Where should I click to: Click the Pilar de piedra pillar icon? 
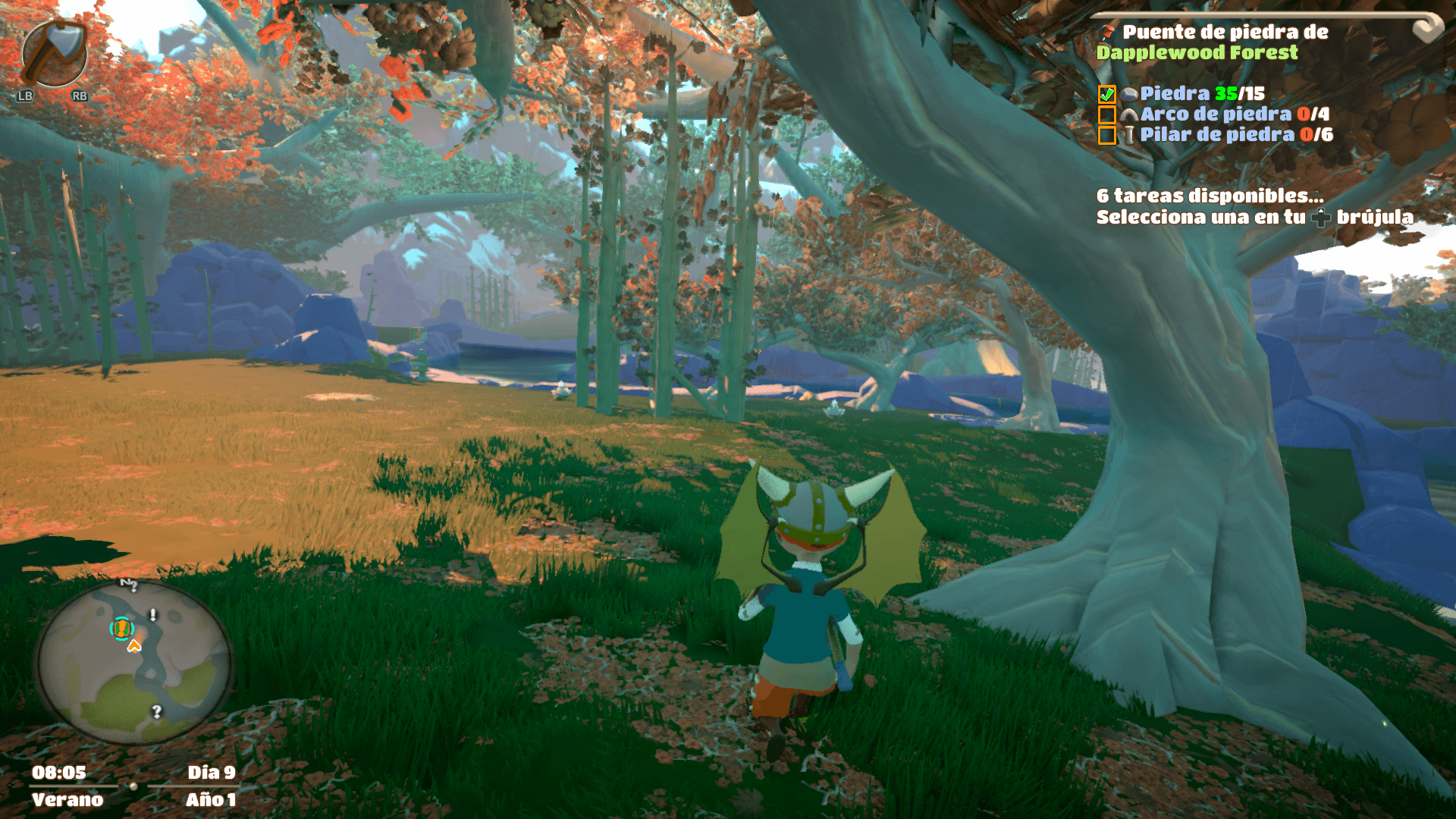(1129, 135)
